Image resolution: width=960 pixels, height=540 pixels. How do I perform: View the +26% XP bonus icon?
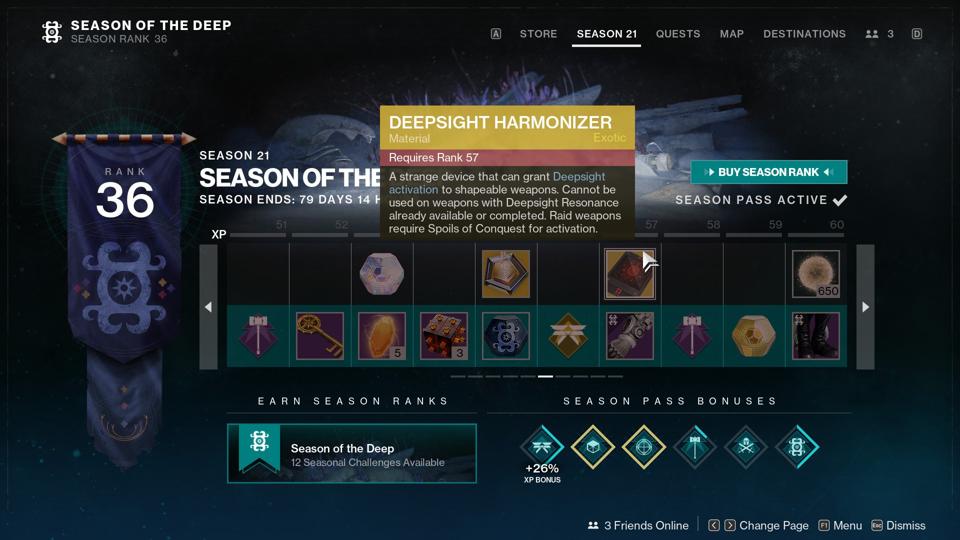[x=542, y=446]
